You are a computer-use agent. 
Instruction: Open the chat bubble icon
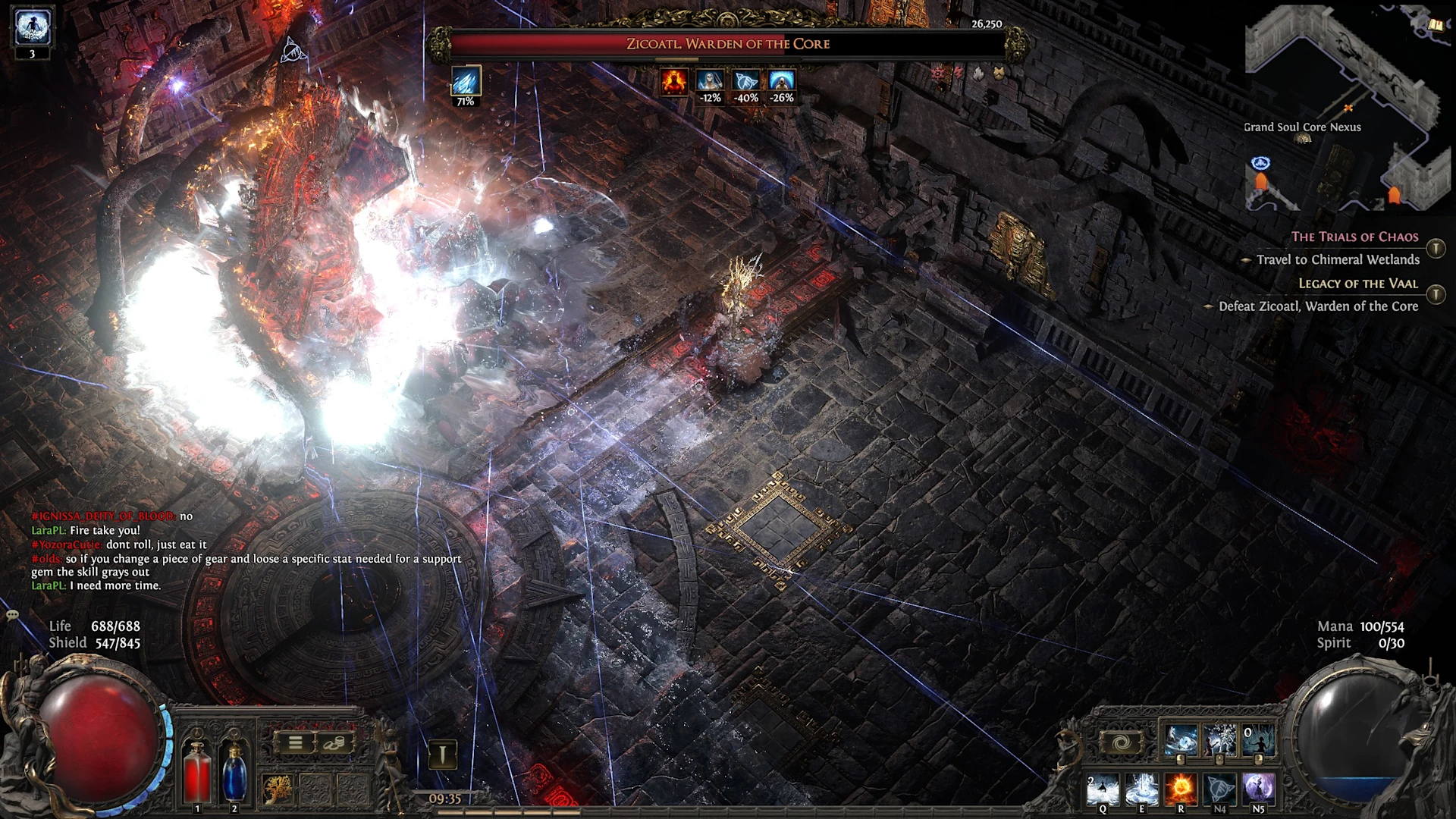[x=12, y=615]
